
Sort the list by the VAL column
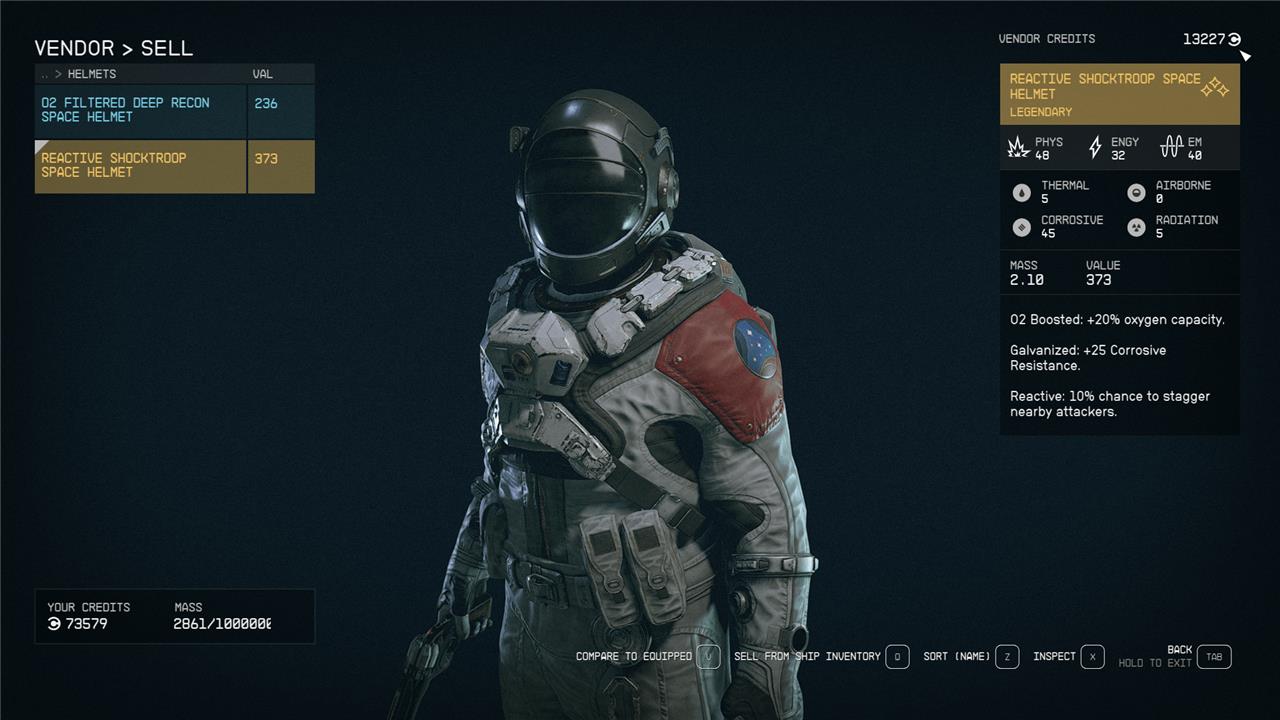point(263,74)
